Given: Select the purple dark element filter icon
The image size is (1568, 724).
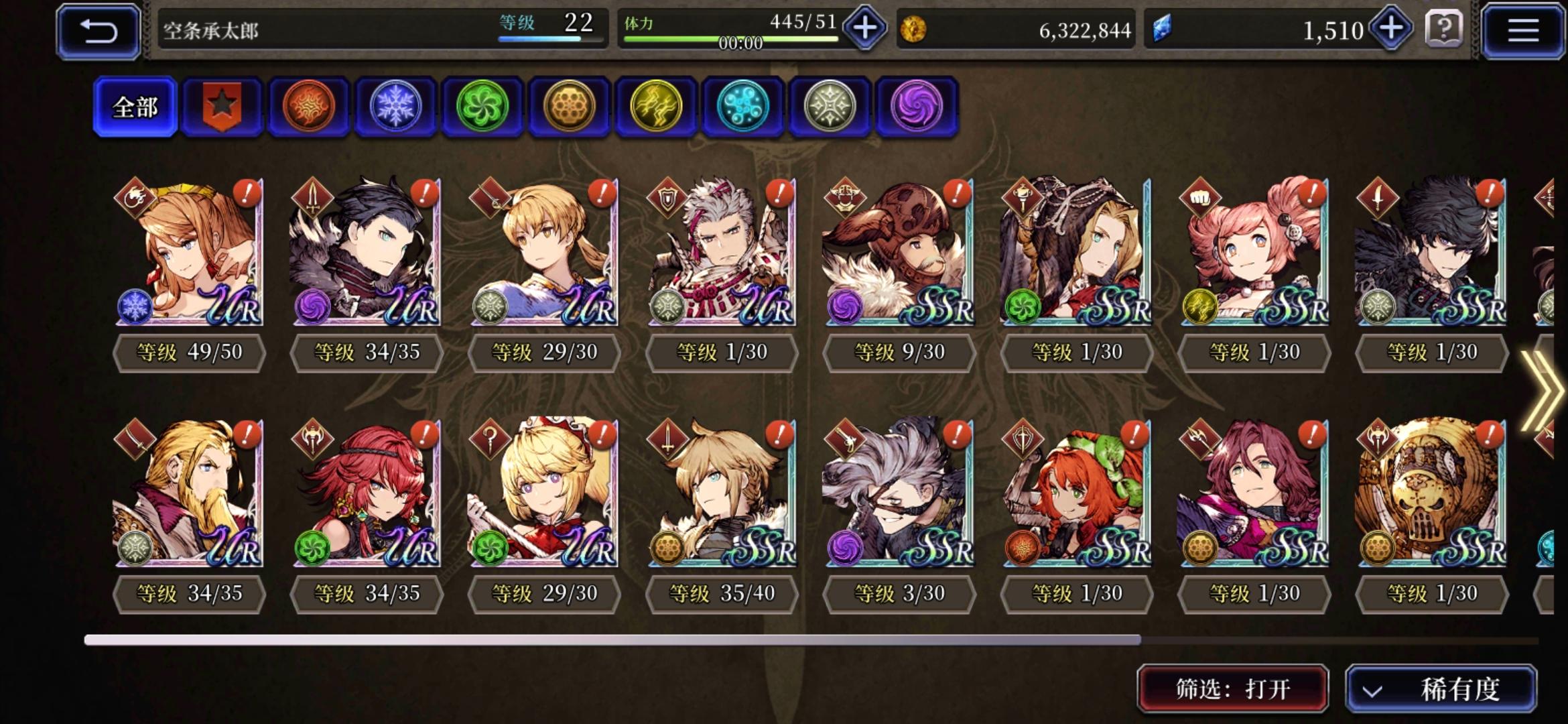Looking at the screenshot, I should click(915, 107).
